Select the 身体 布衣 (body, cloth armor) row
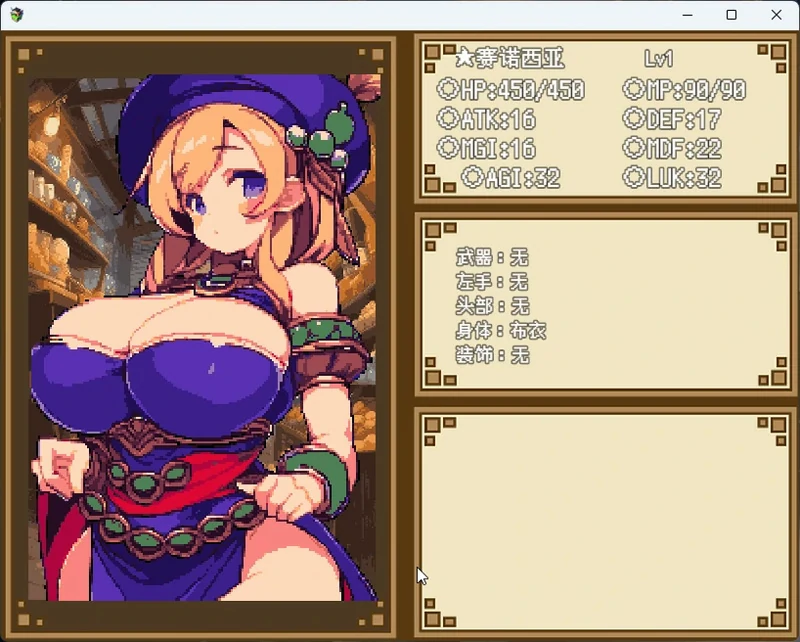The image size is (800, 642). tap(500, 330)
